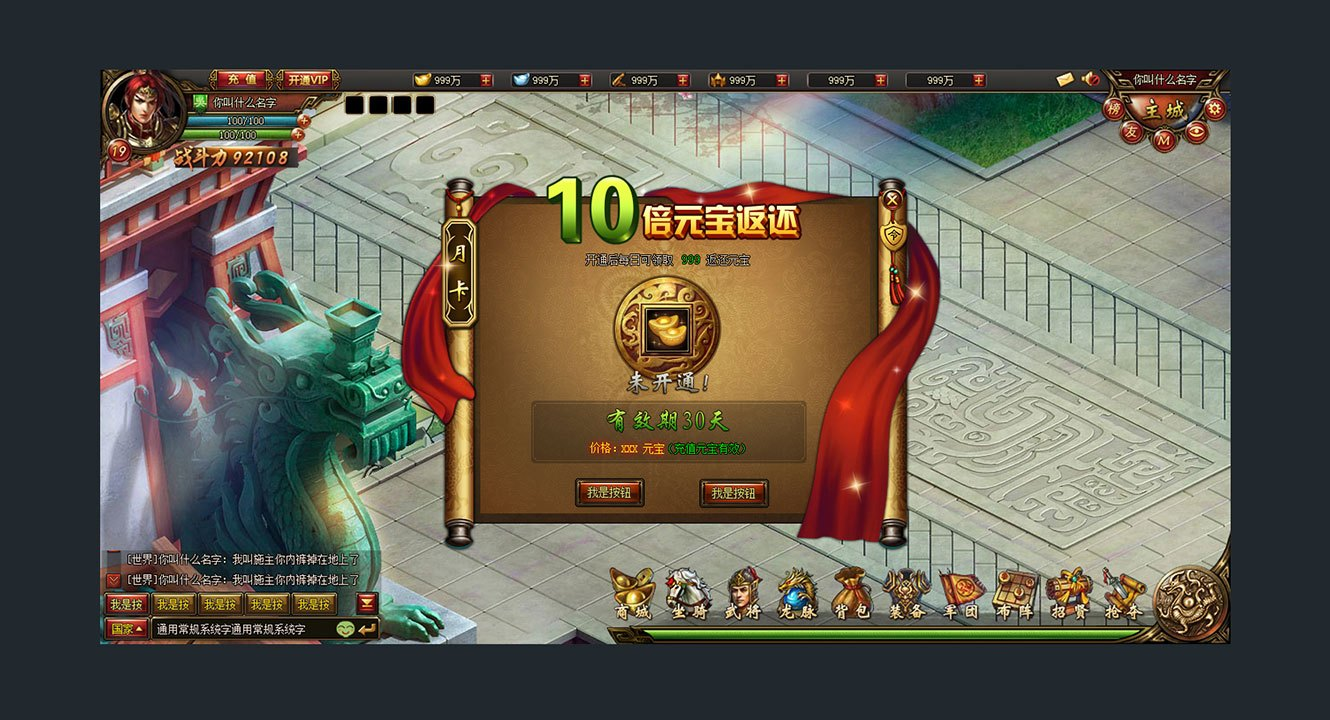Screen dimensions: 1330x720
Task: Toggle the eye visibility icon under minimap
Action: pyautogui.click(x=1196, y=130)
